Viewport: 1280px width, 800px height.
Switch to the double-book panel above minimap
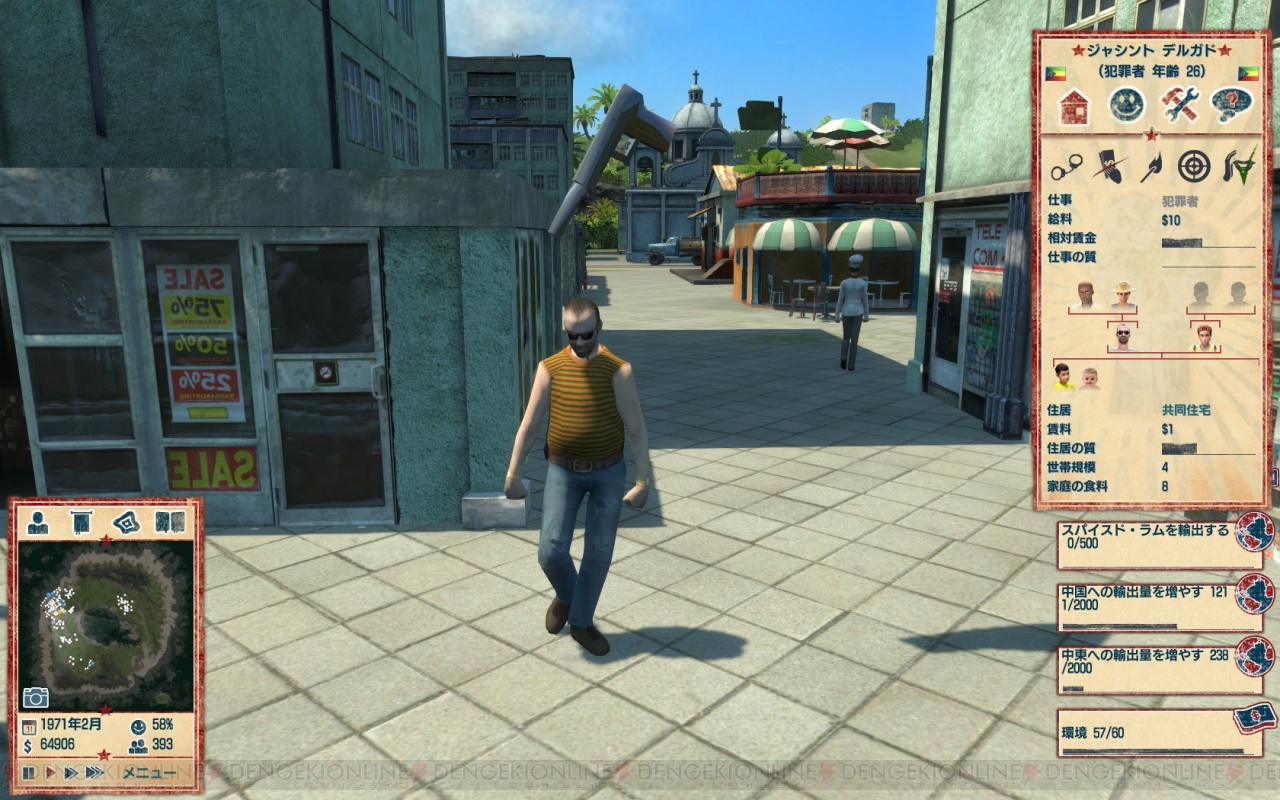point(170,523)
